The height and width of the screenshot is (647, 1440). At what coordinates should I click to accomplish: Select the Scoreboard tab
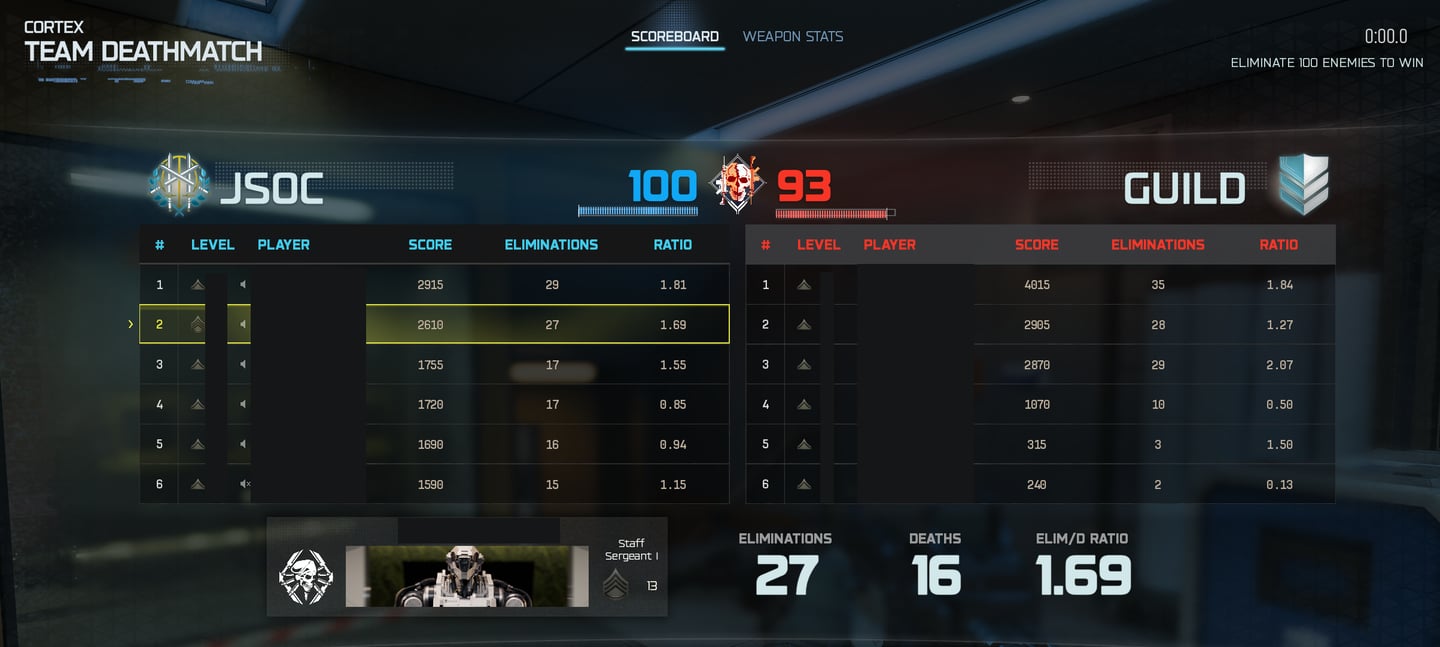674,37
